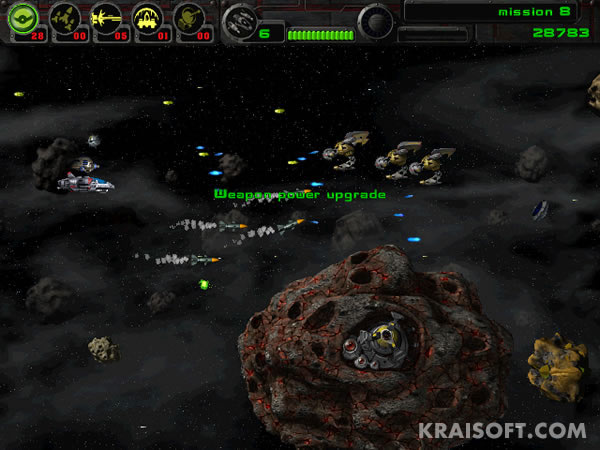Image resolution: width=600 pixels, height=450 pixels.
Task: Click the round dial beside the mission panel
Action: [x=377, y=20]
